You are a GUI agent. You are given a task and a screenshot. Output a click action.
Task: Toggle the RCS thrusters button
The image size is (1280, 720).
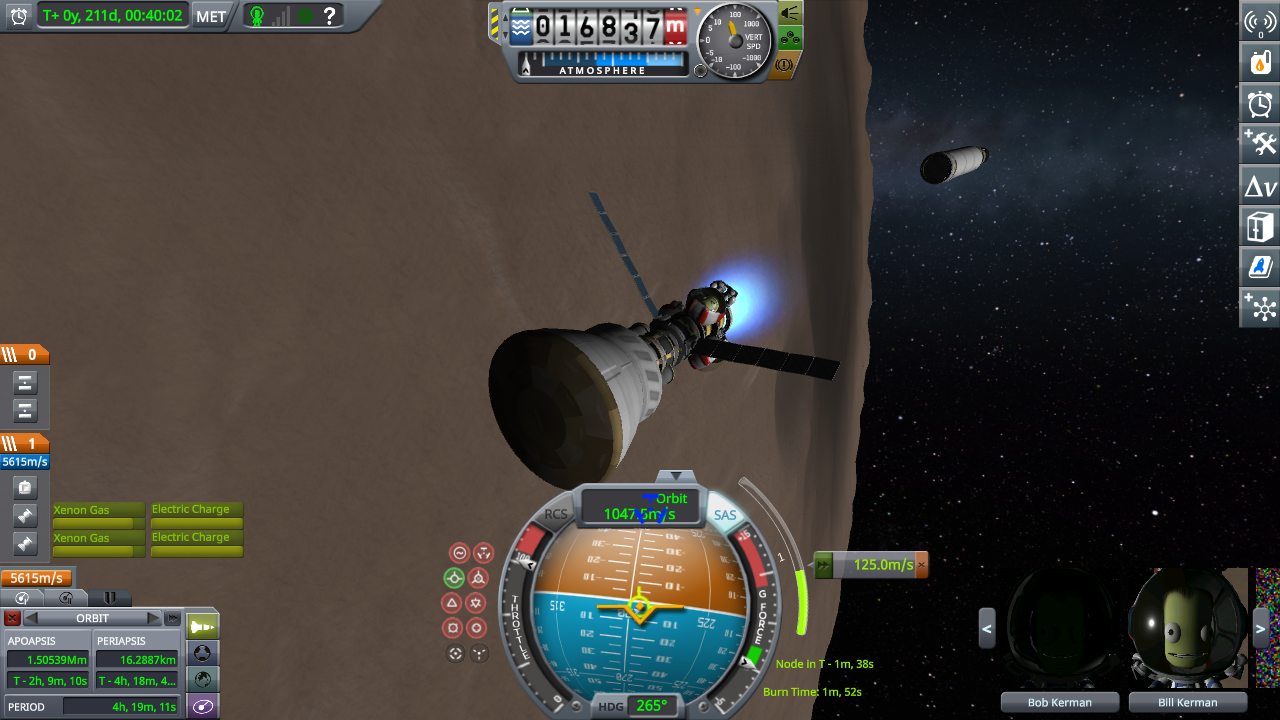(556, 515)
